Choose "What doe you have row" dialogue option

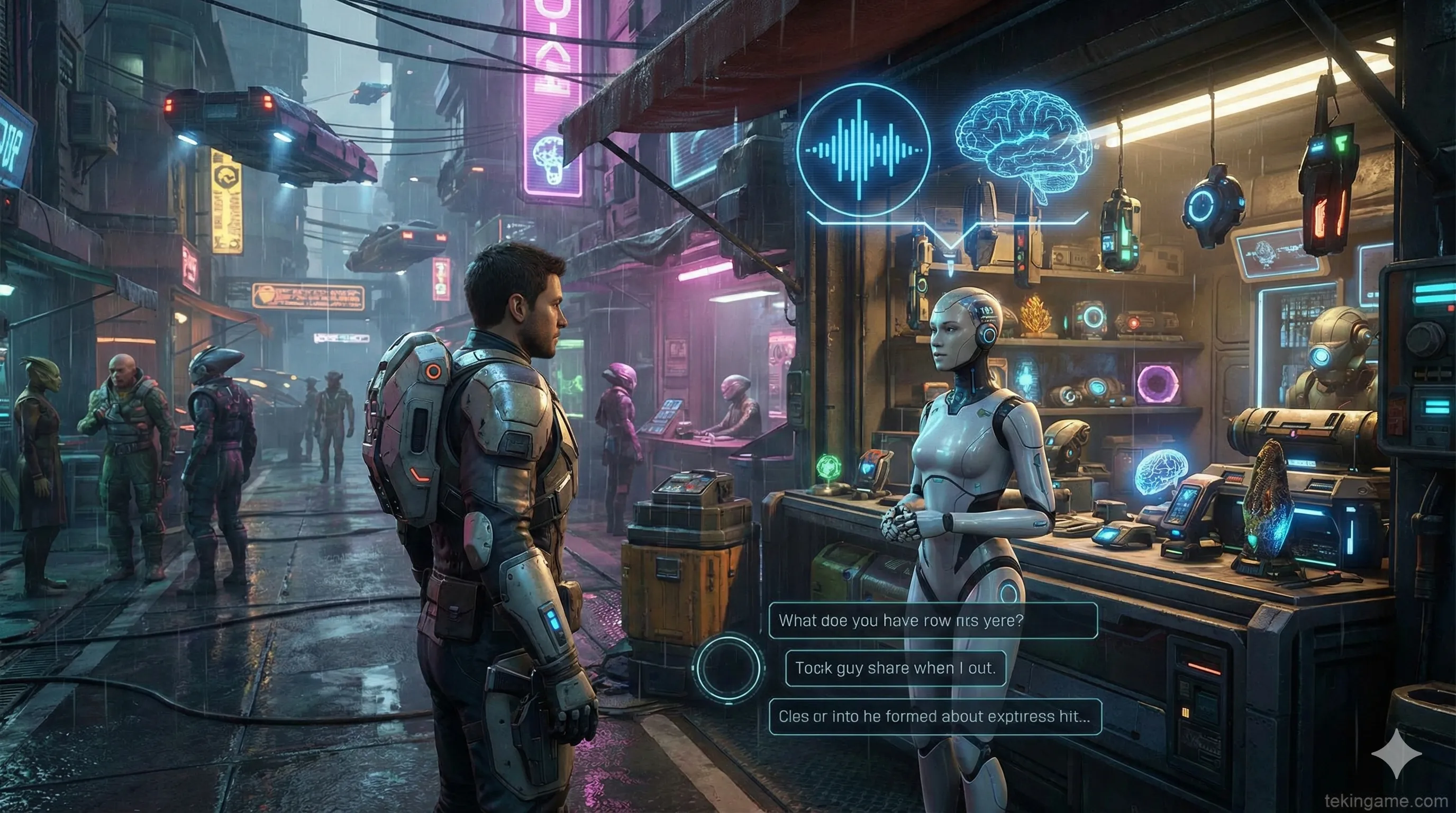tap(933, 620)
